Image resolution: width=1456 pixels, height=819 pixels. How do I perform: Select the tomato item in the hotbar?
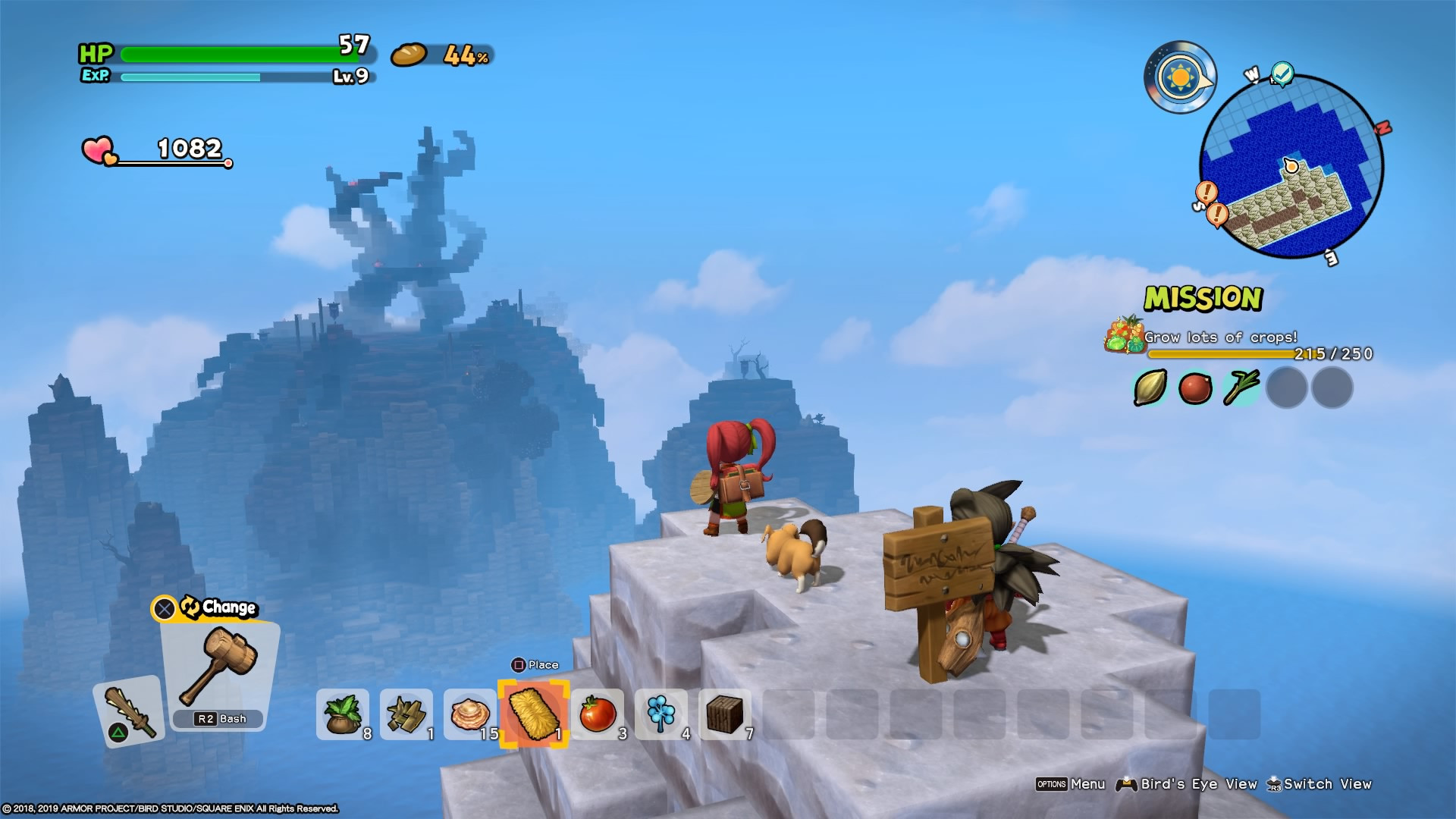click(x=598, y=715)
